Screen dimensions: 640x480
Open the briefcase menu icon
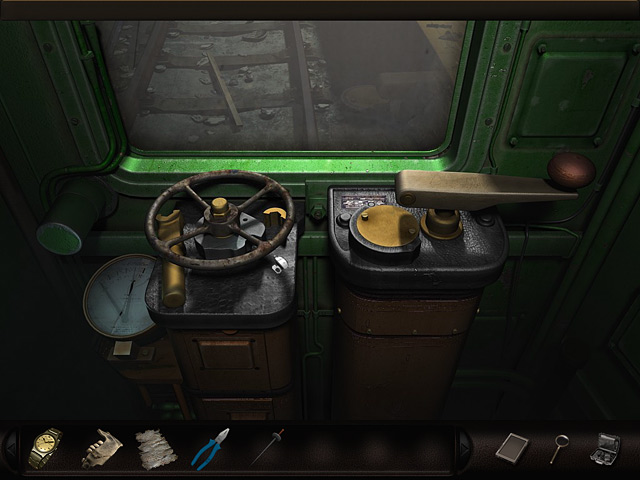[607, 446]
